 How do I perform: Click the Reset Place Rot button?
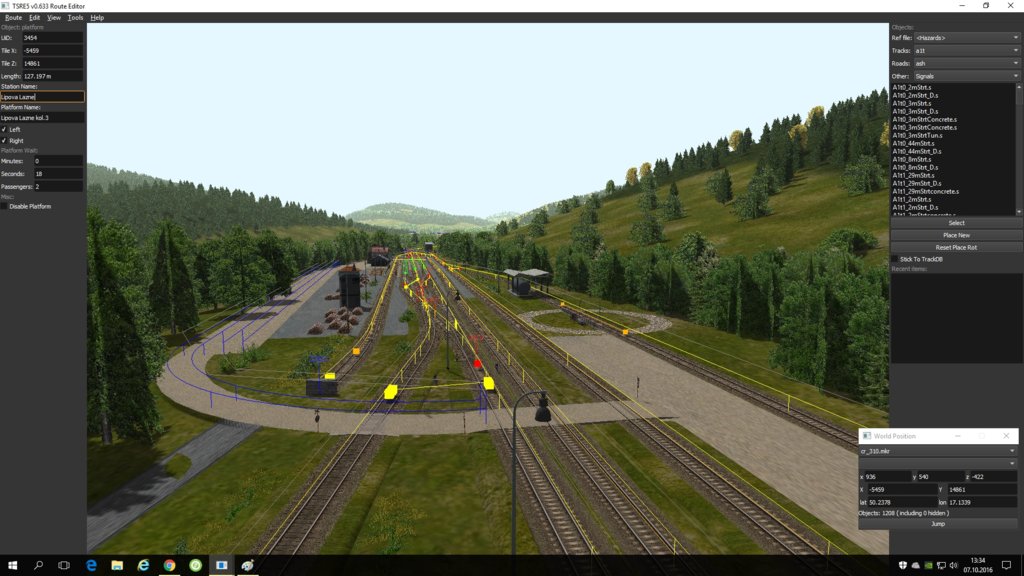956,247
